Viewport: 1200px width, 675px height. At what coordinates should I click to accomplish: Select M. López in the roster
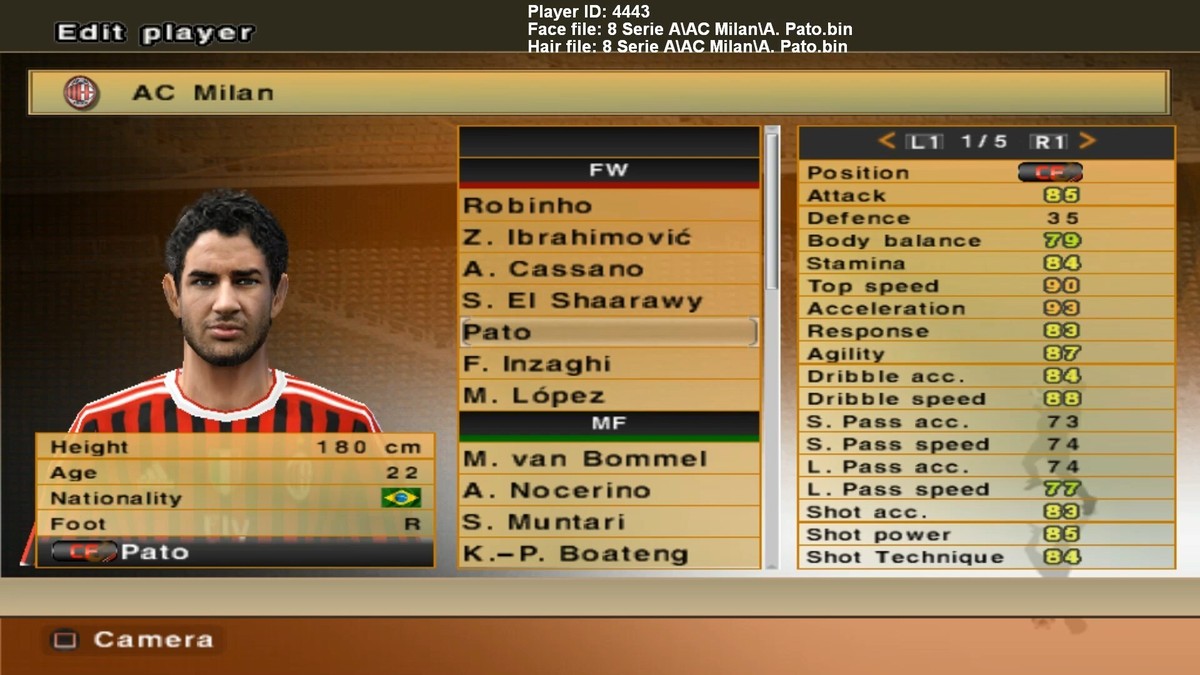pos(608,395)
